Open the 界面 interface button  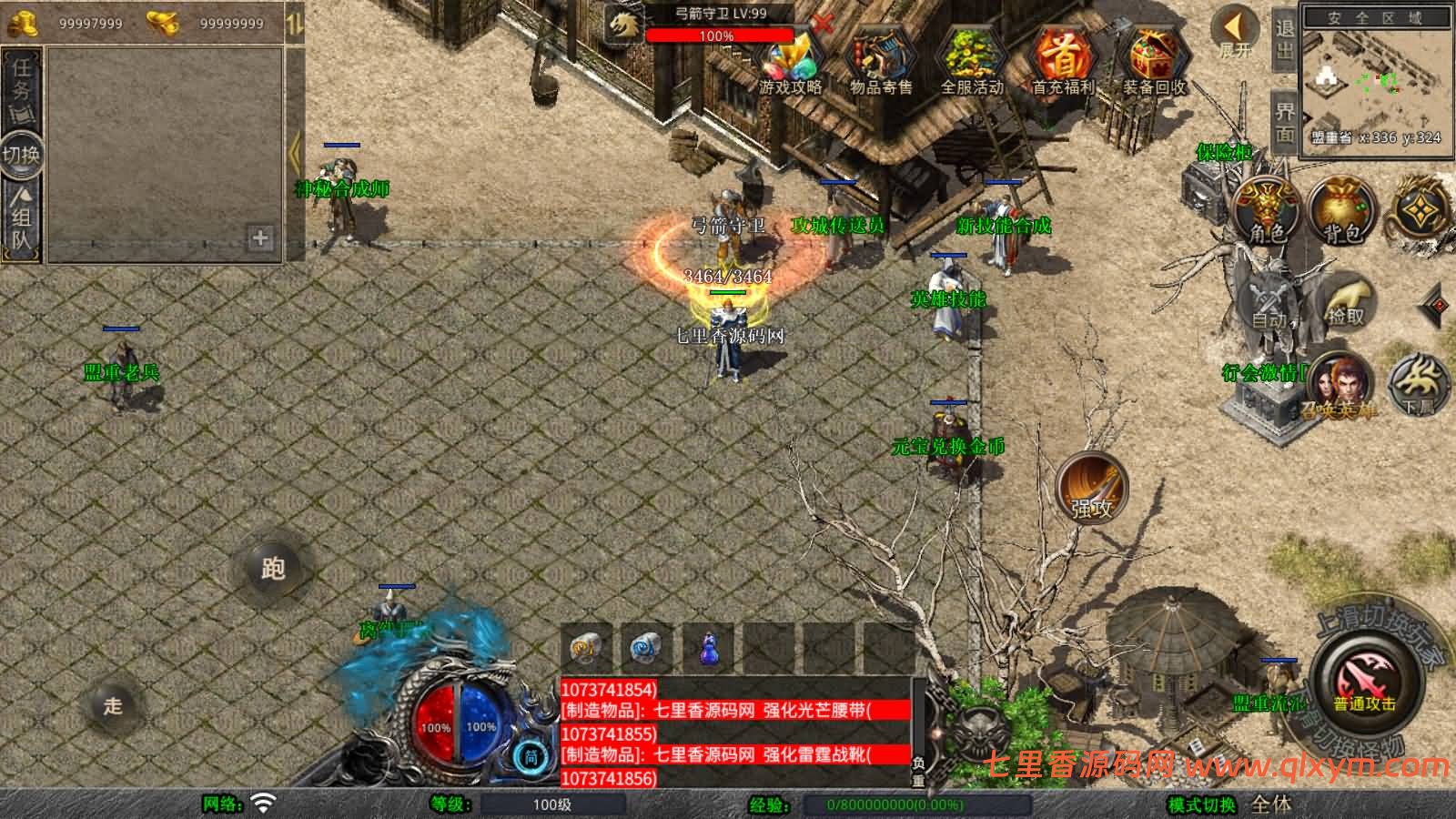(1284, 123)
